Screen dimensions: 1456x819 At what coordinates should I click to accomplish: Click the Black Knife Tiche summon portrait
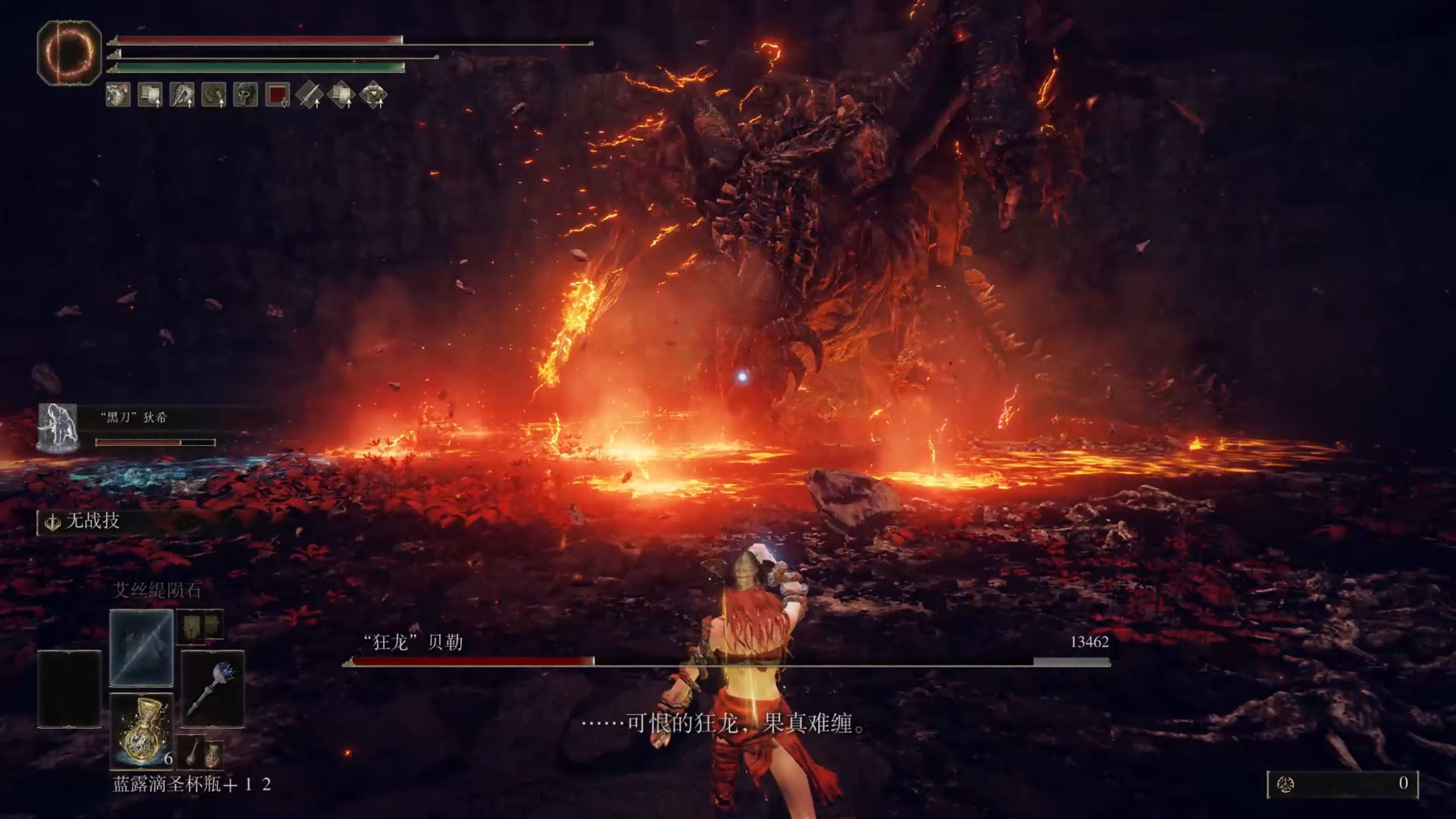click(x=57, y=428)
